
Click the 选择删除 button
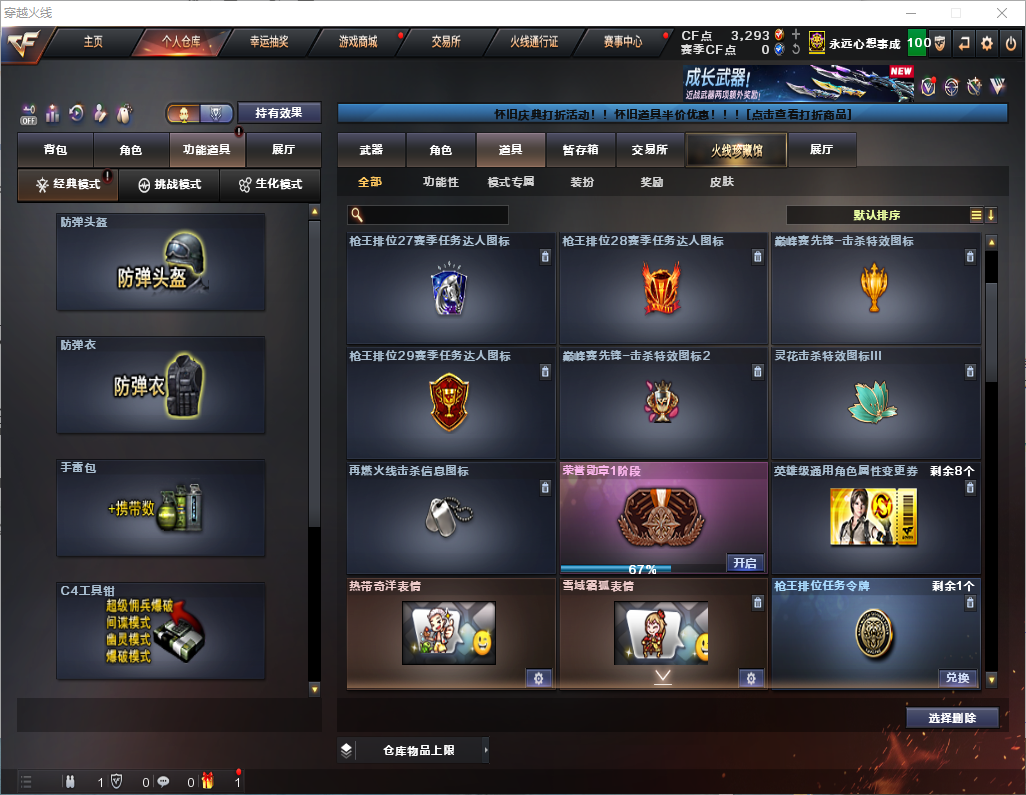pyautogui.click(x=952, y=718)
